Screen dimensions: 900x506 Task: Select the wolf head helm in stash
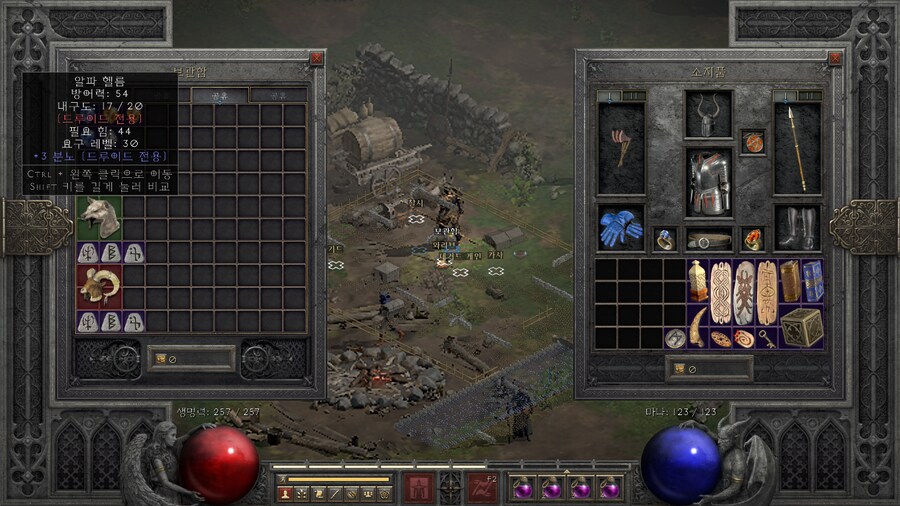pos(99,217)
